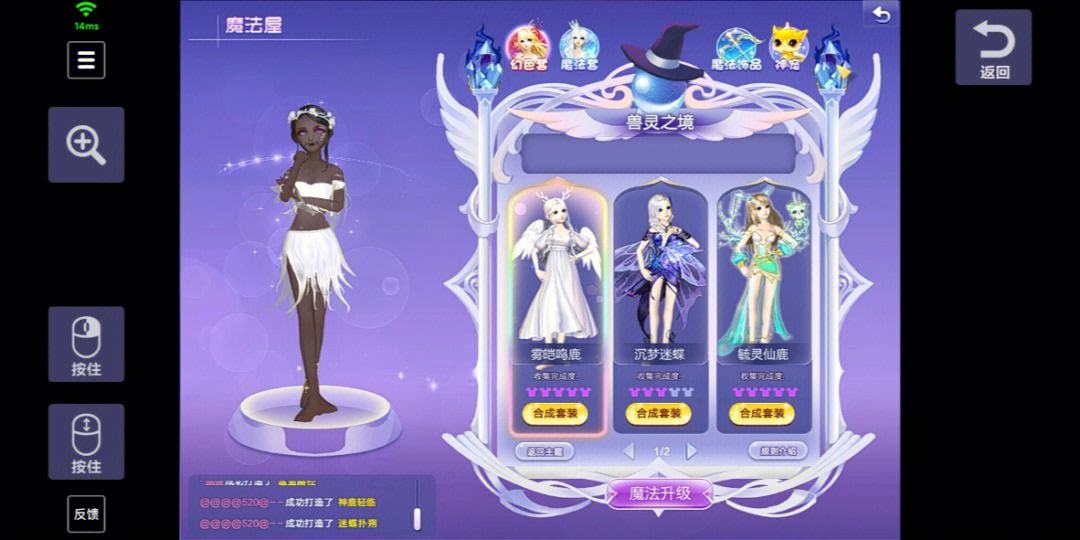1080x540 pixels.
Task: Activate the magnifier zoom tool
Action: click(x=86, y=144)
